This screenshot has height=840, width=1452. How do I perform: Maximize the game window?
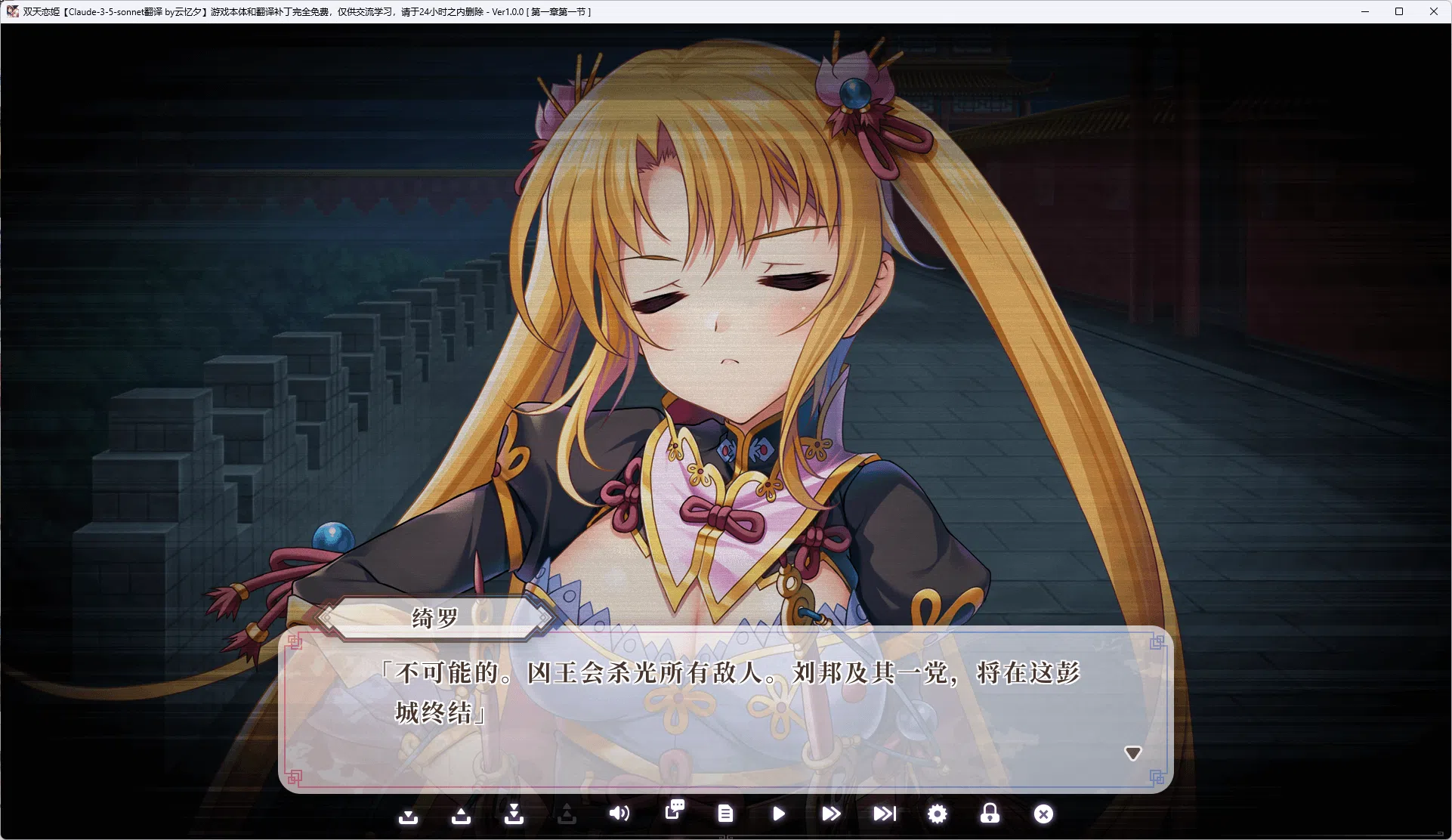pyautogui.click(x=1399, y=11)
